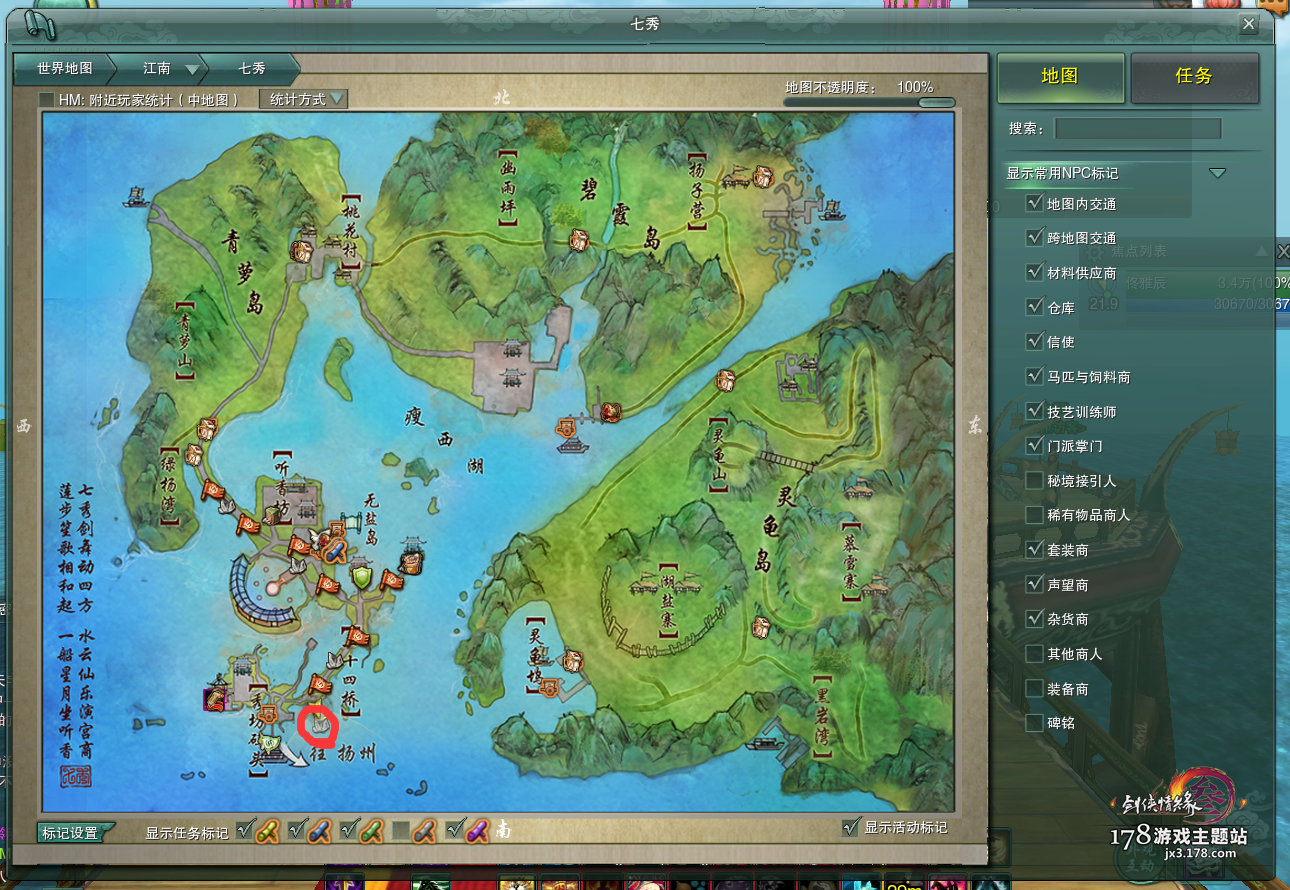Image resolution: width=1290 pixels, height=890 pixels.
Task: Uncheck the 材料供应商 filter
Action: tap(1035, 273)
